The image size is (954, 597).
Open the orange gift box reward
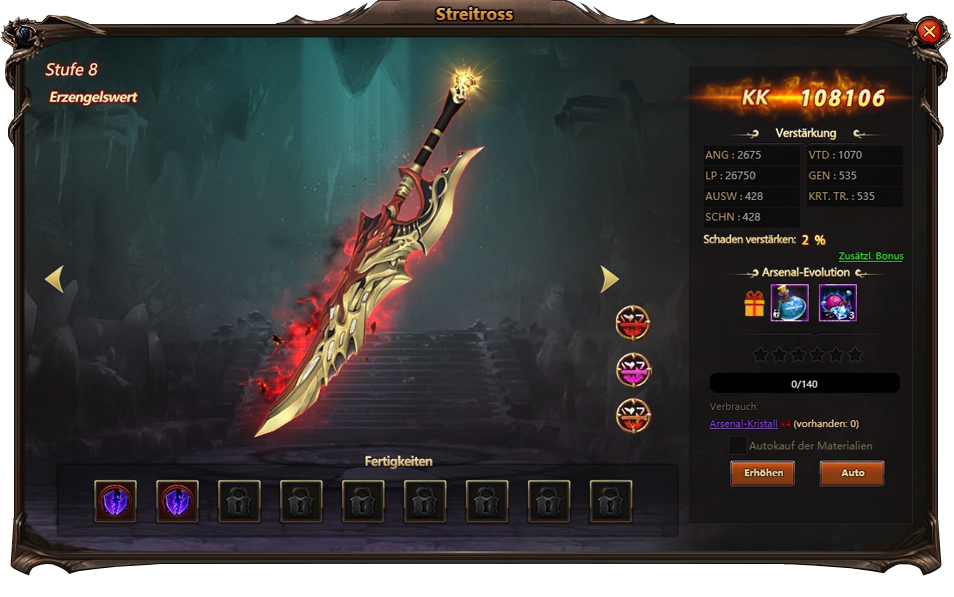pyautogui.click(x=754, y=304)
